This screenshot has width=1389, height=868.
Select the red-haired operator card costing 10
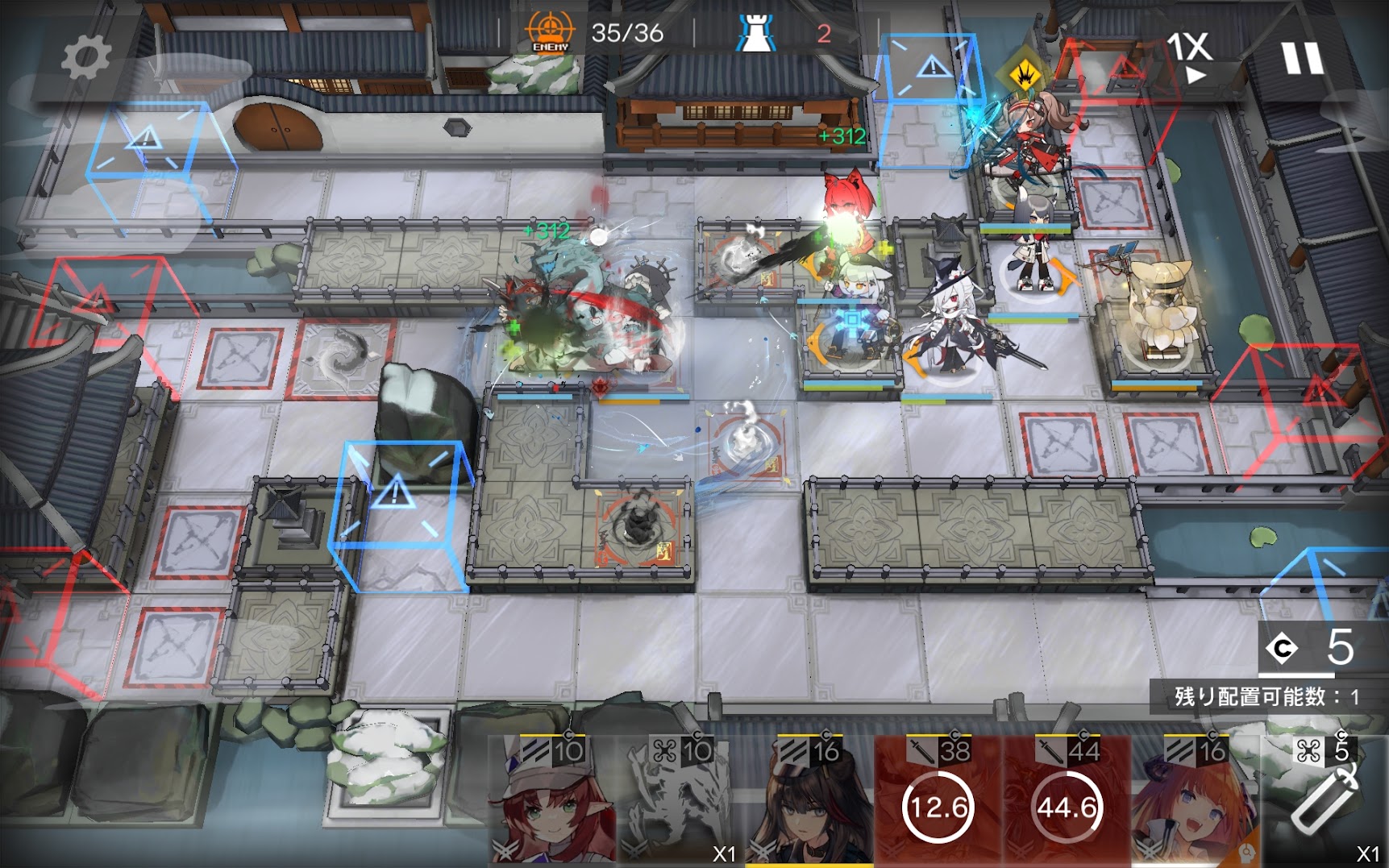point(553,802)
